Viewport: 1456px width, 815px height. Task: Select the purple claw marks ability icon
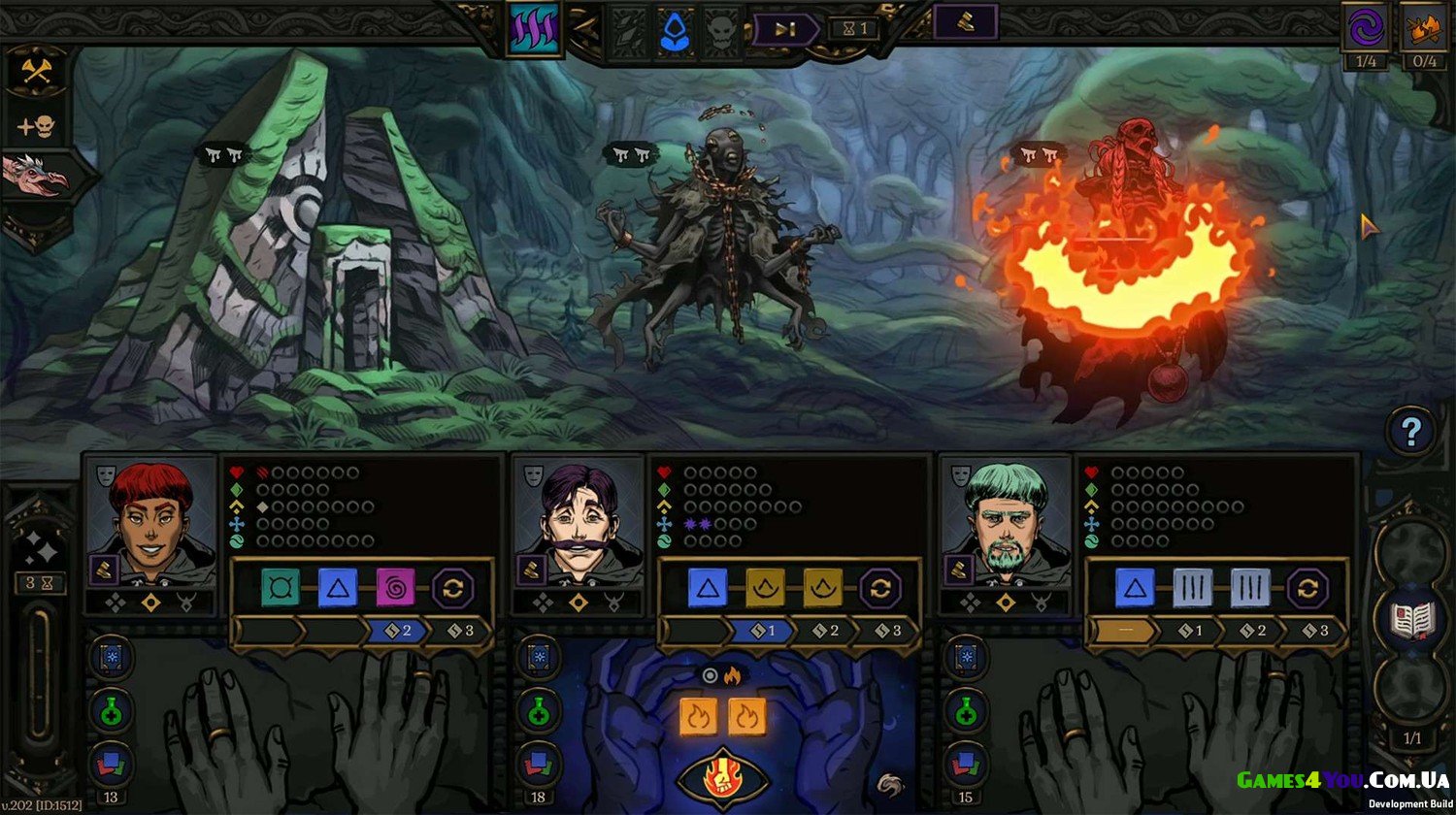[534, 29]
